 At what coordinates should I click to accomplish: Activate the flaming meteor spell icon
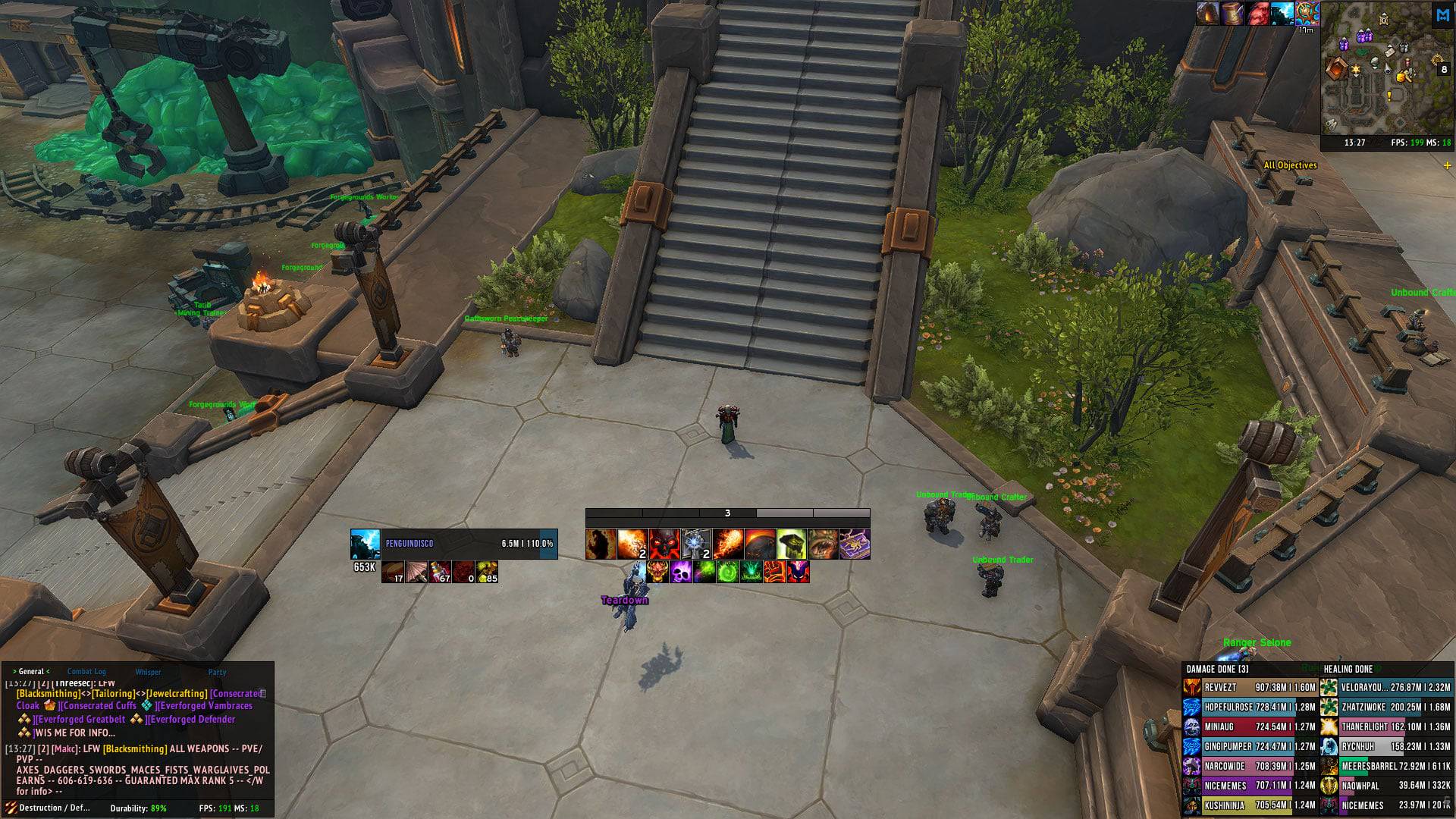tap(727, 544)
